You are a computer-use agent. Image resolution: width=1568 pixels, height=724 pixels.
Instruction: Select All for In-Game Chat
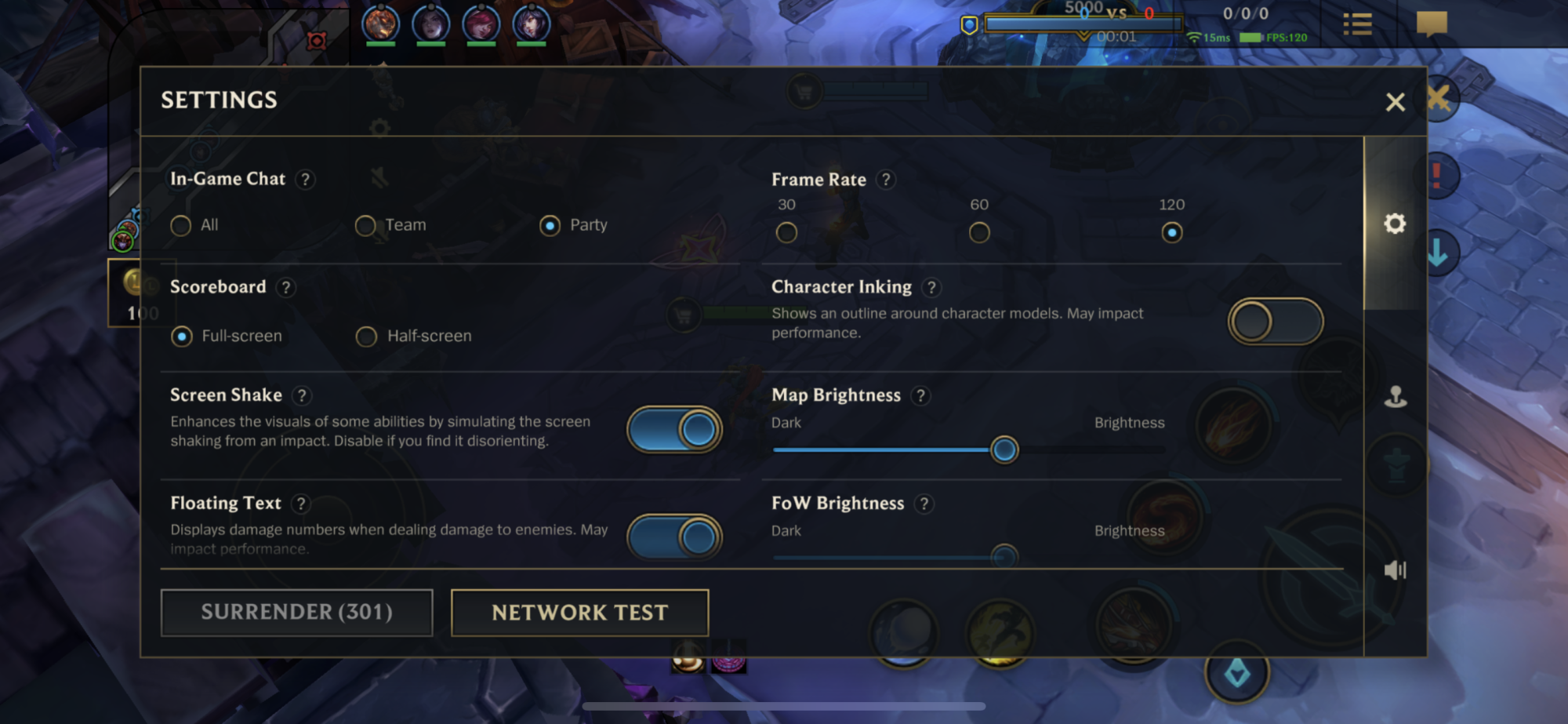pos(181,226)
